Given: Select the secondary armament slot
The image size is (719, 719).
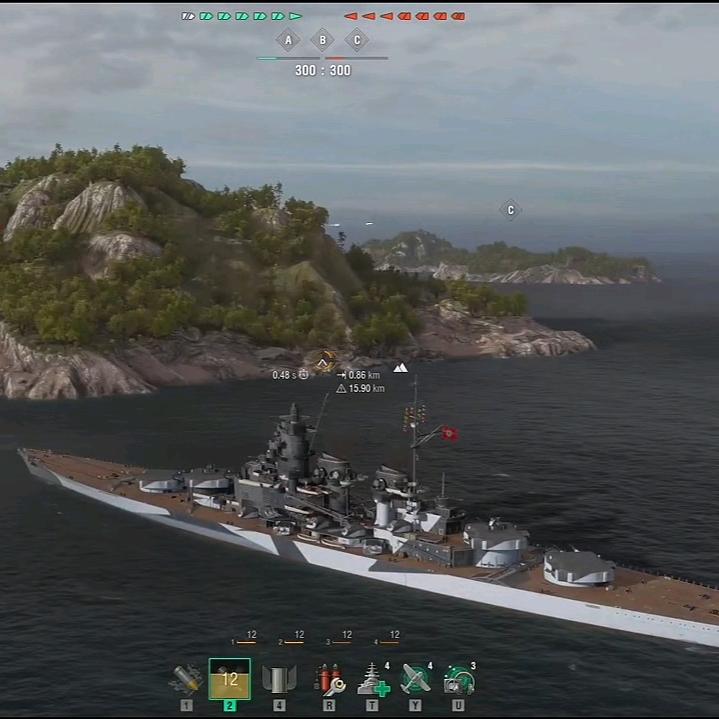Looking at the screenshot, I should coord(279,680).
